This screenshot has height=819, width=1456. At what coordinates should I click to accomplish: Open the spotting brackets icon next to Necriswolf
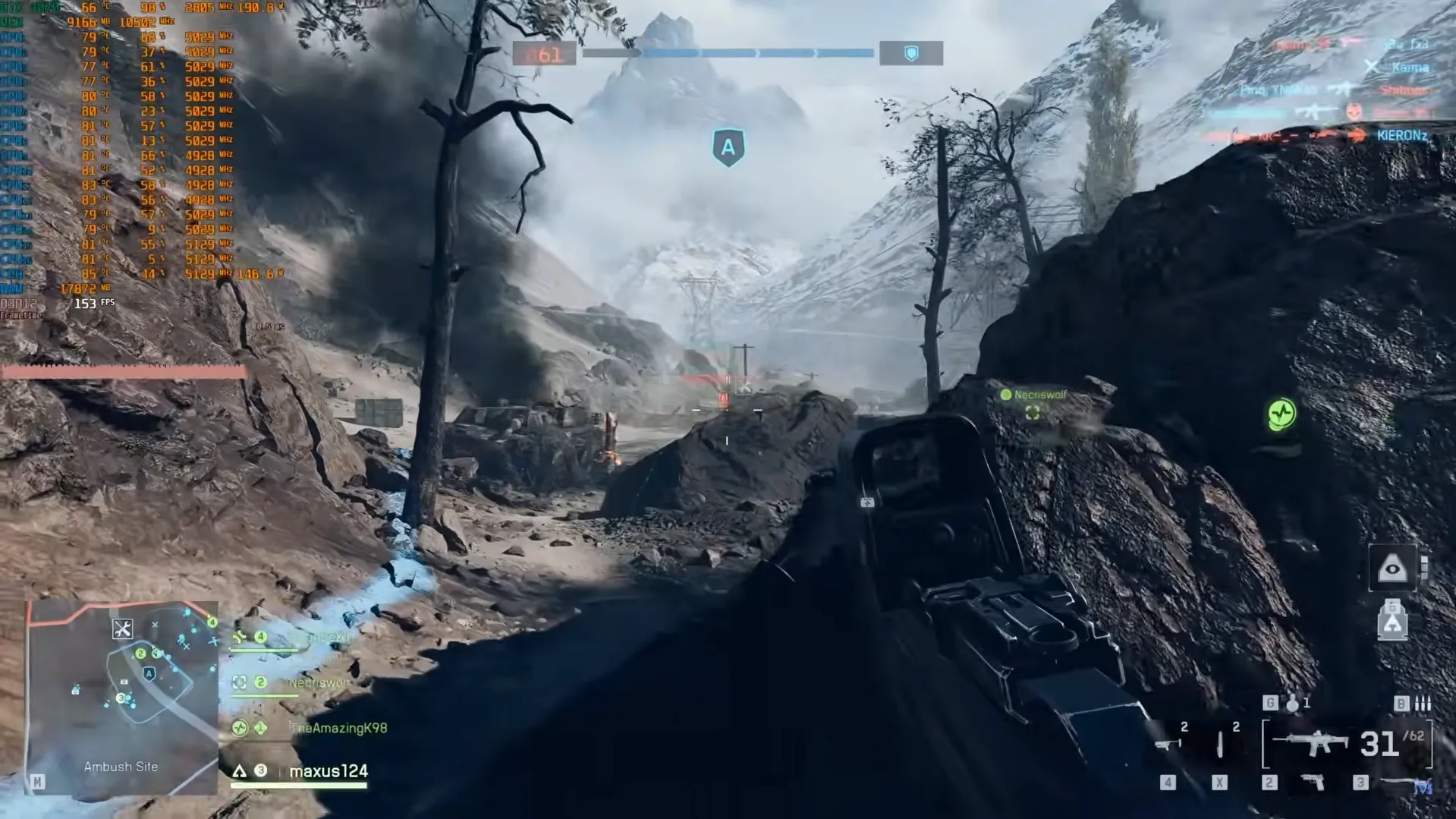click(240, 683)
